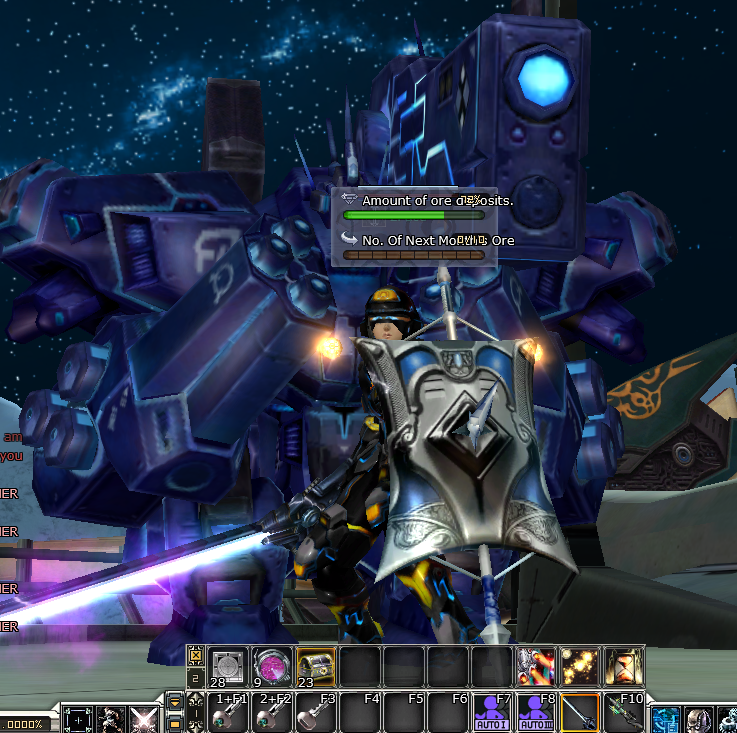Screen dimensions: 737x733
Task: Activate the rocket burst skill icon
Action: pos(535,666)
